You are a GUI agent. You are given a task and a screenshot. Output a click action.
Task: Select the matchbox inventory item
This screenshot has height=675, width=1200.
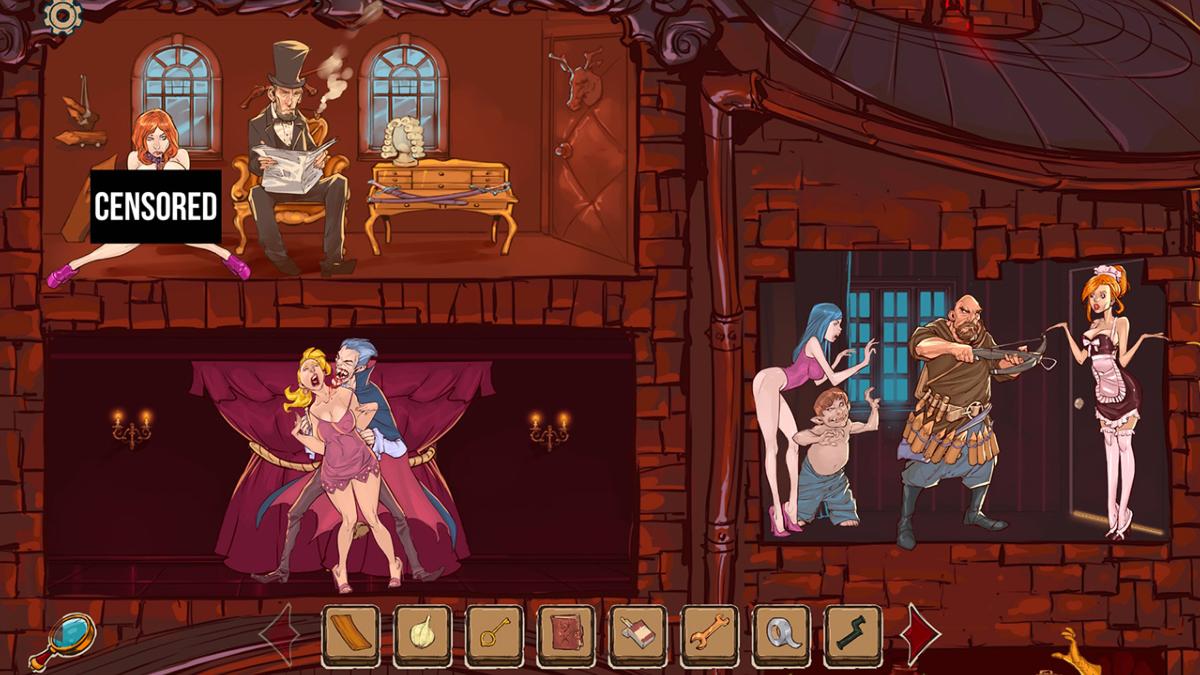point(638,635)
